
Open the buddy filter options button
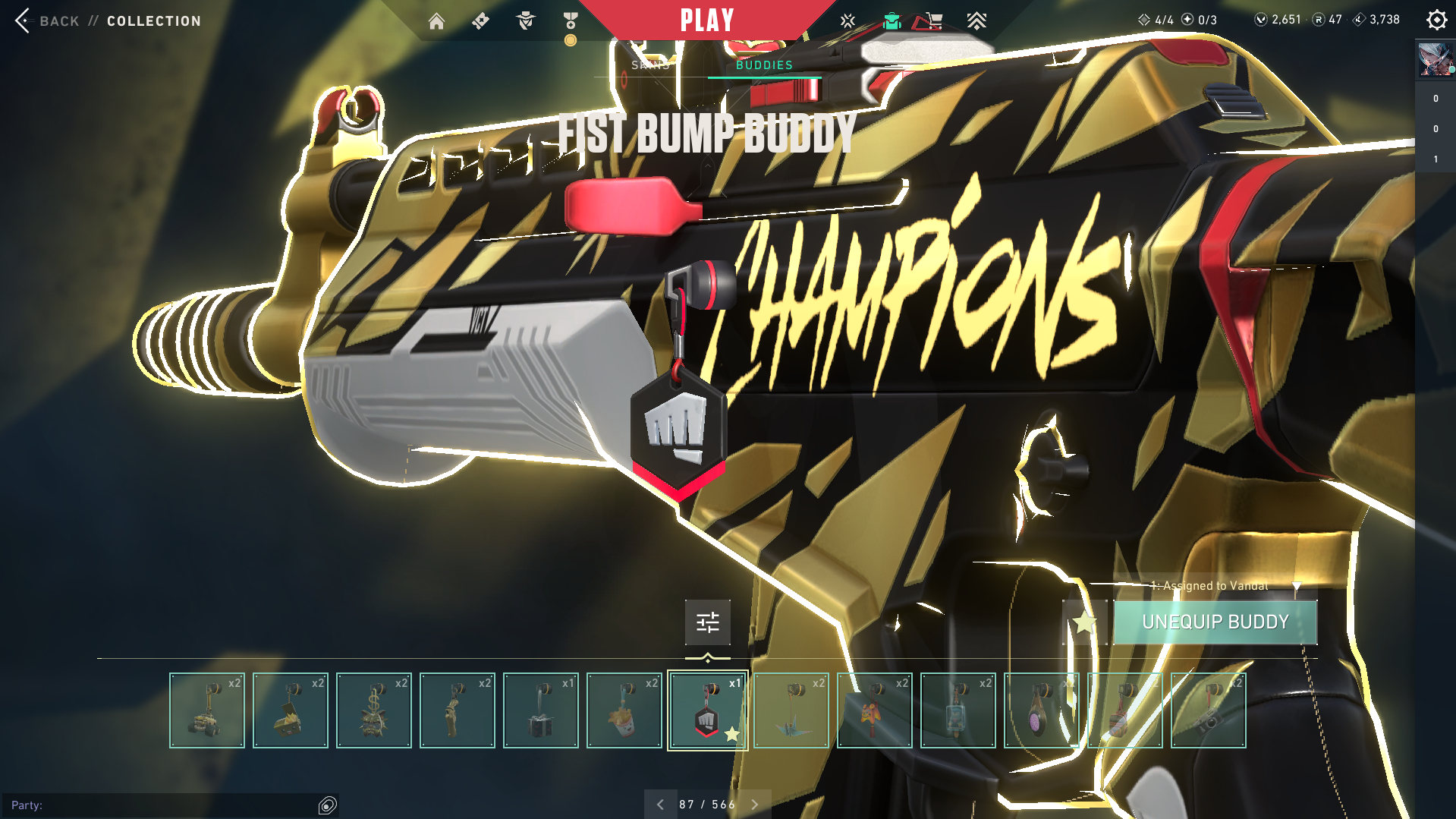coord(707,622)
